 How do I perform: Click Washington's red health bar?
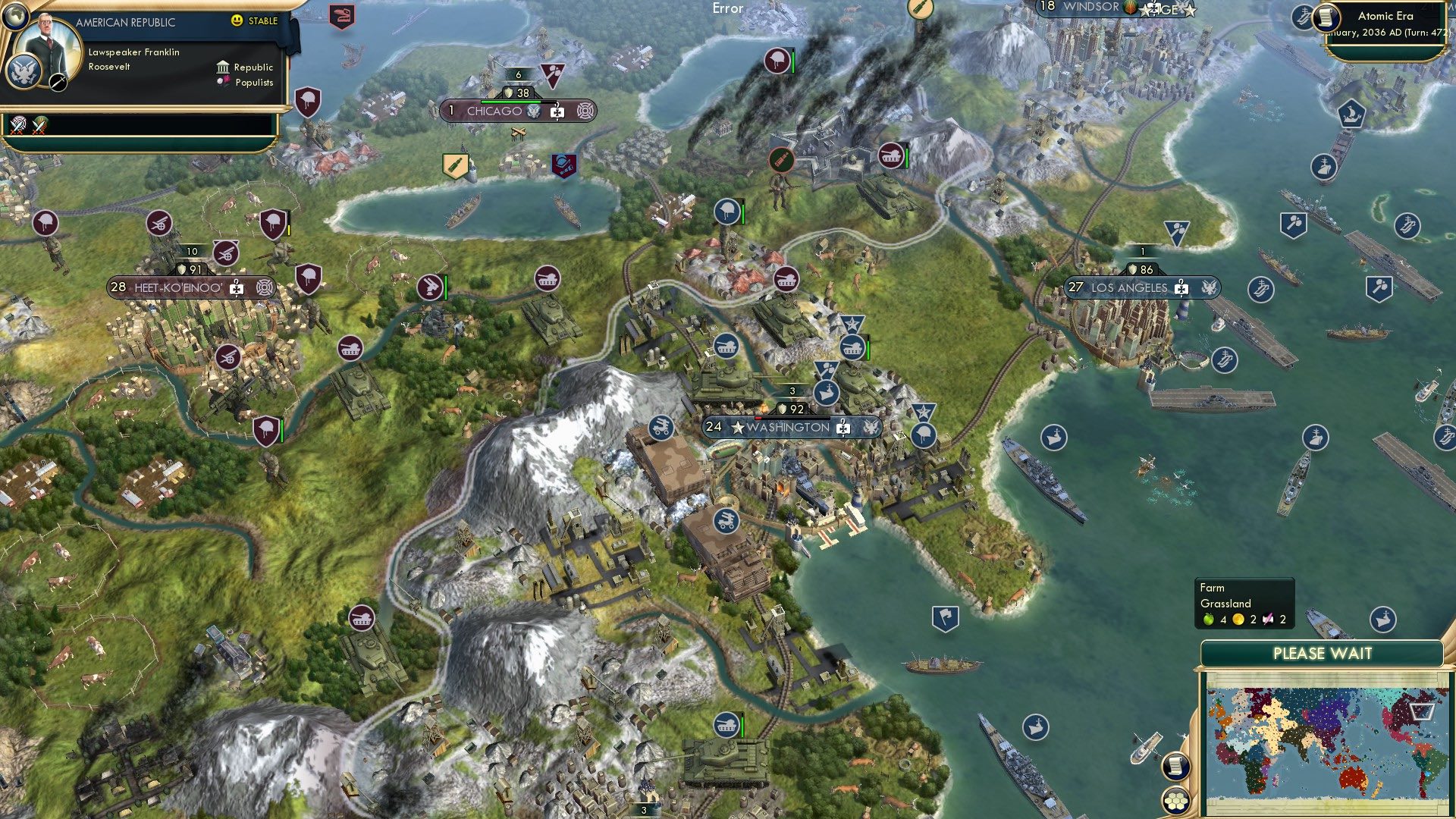click(758, 418)
